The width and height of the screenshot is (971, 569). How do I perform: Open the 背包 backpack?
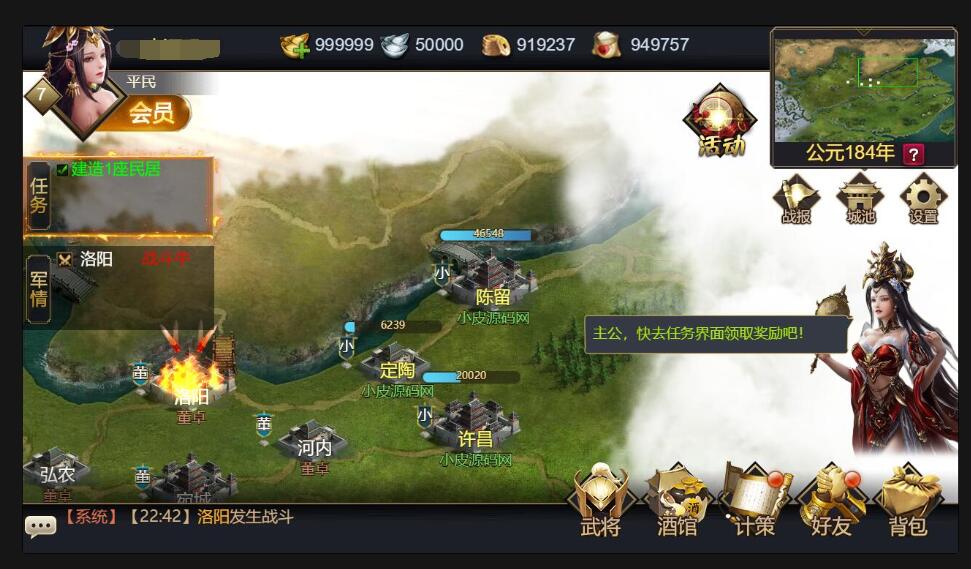pyautogui.click(x=908, y=498)
